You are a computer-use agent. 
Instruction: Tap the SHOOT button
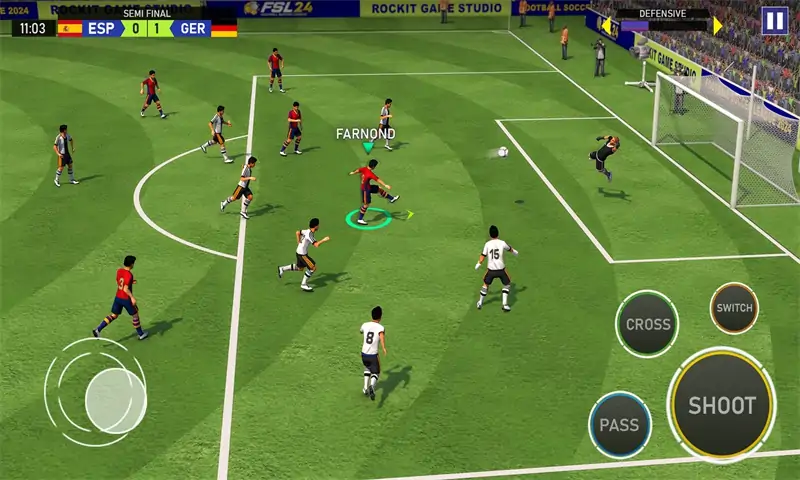tap(721, 405)
